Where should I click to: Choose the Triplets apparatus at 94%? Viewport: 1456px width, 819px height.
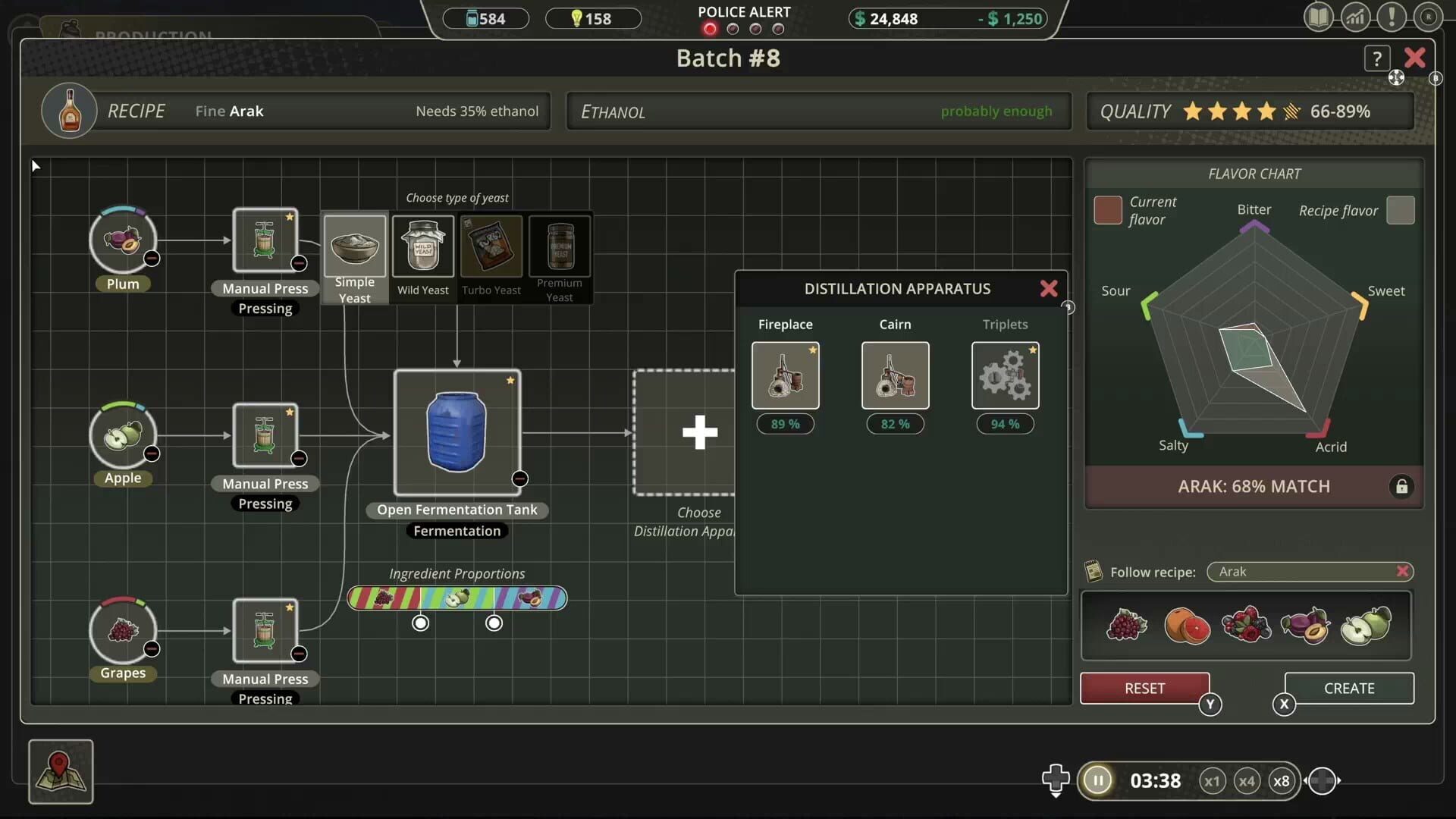(x=1005, y=375)
